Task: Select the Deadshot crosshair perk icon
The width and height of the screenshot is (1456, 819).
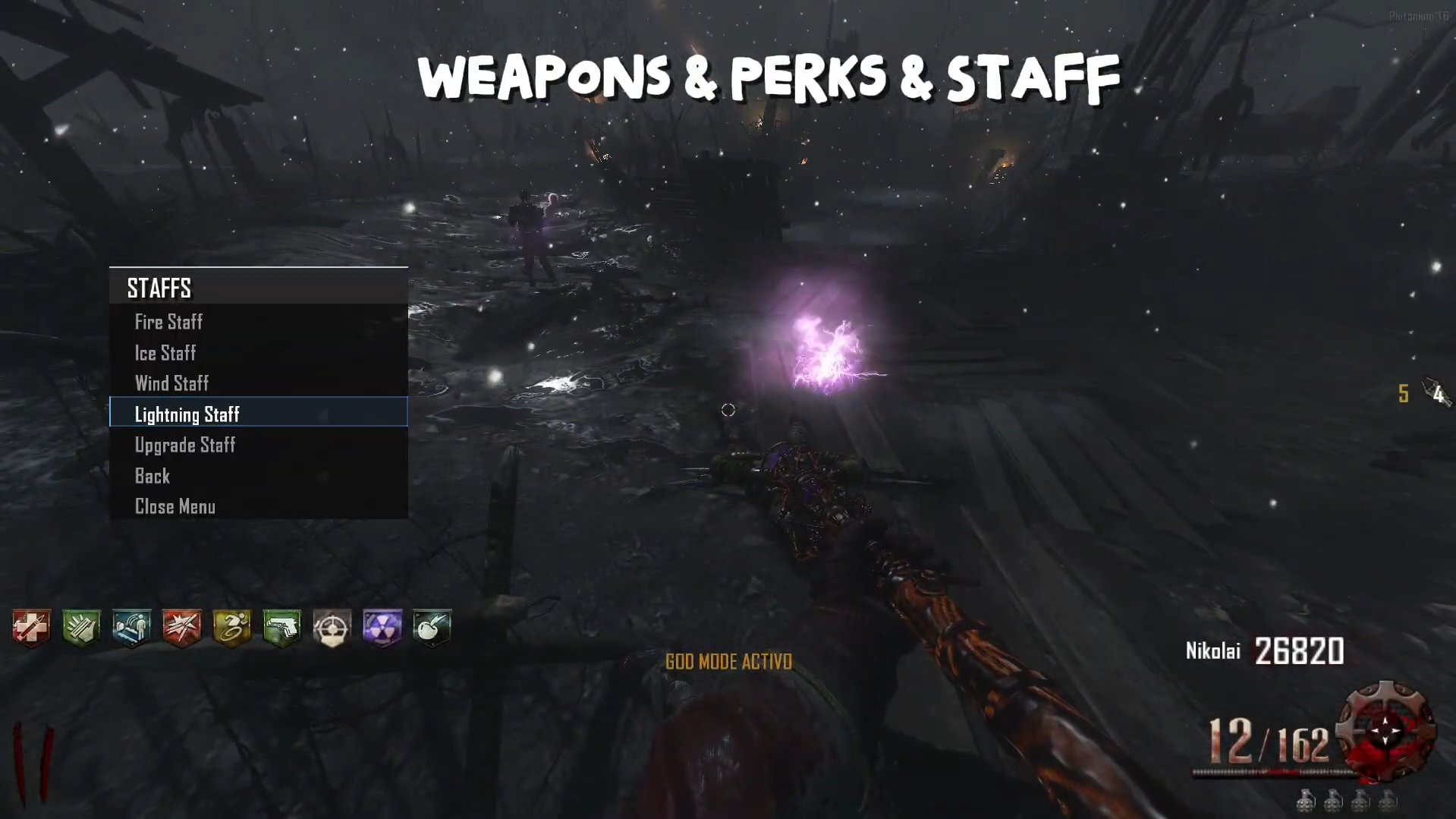Action: click(x=332, y=628)
